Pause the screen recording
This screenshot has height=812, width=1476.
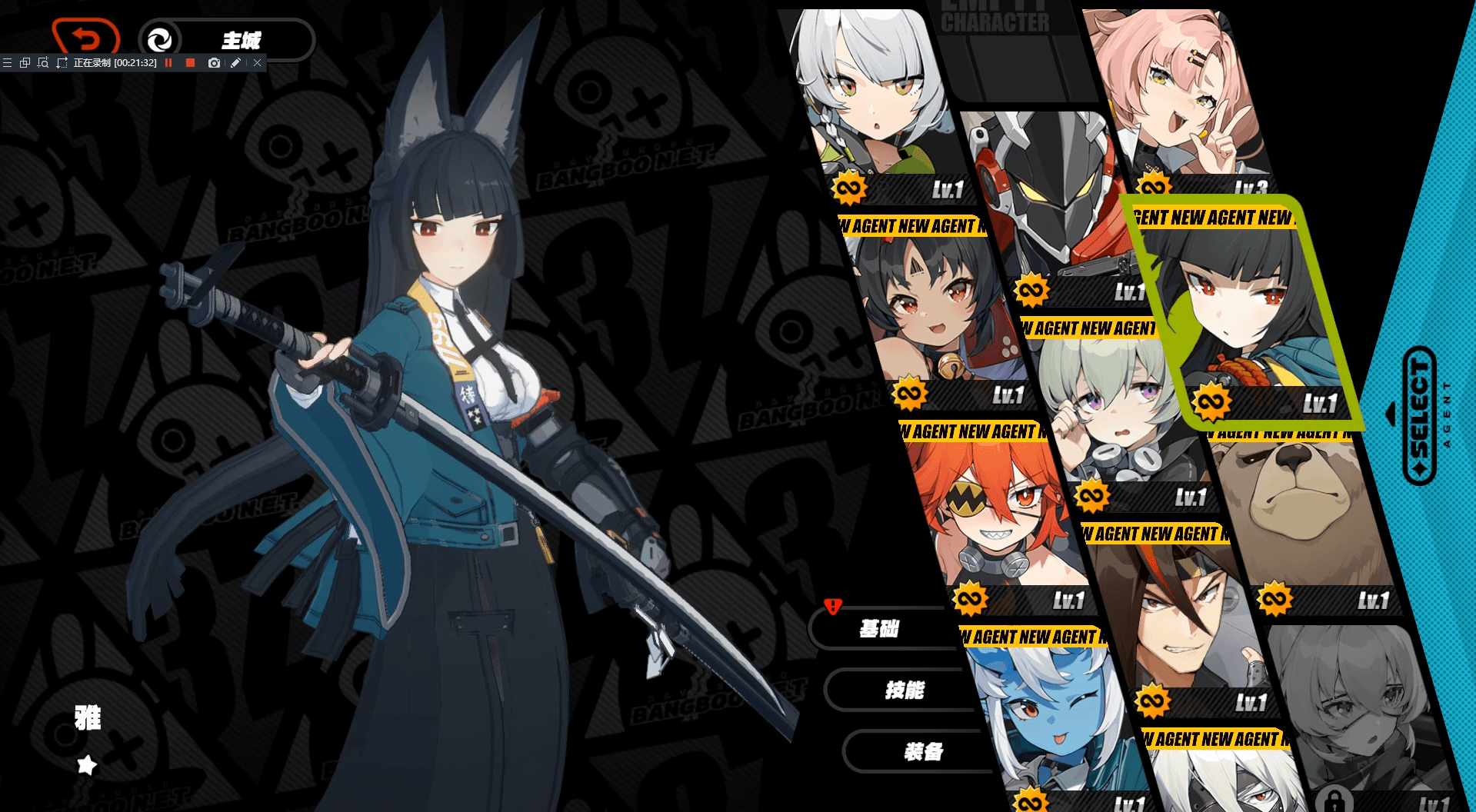click(x=168, y=63)
